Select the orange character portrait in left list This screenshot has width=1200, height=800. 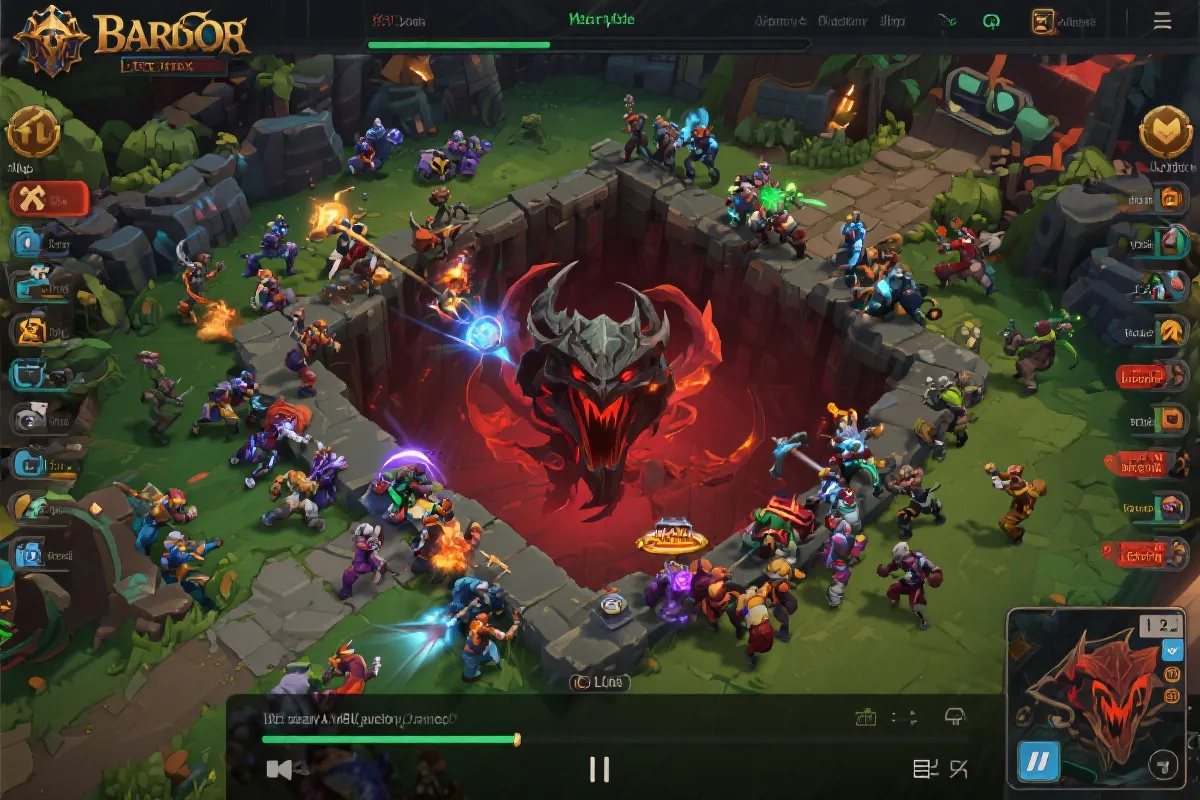[29, 329]
